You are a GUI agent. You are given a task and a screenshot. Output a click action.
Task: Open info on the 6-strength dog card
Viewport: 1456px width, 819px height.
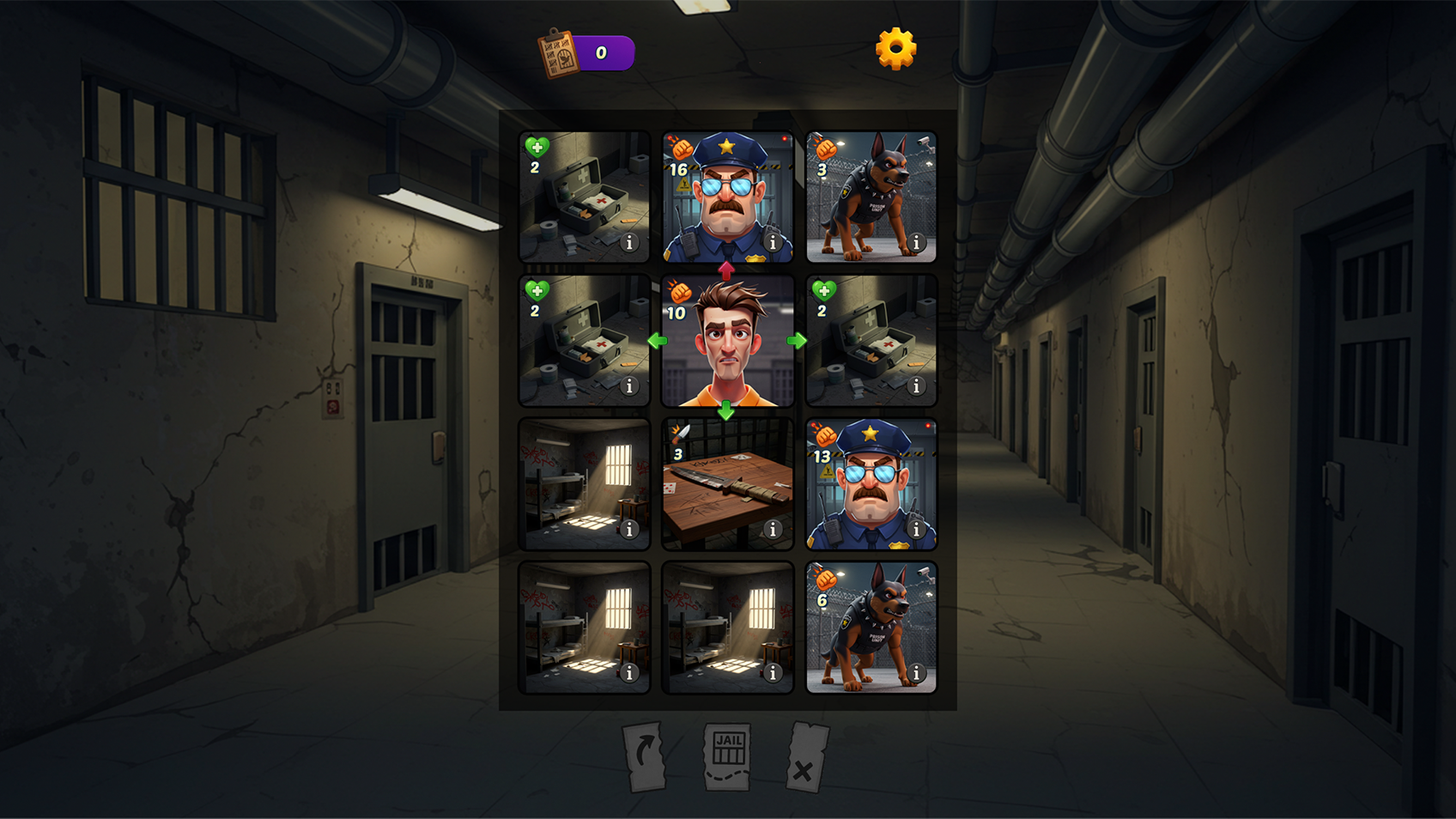coord(916,673)
